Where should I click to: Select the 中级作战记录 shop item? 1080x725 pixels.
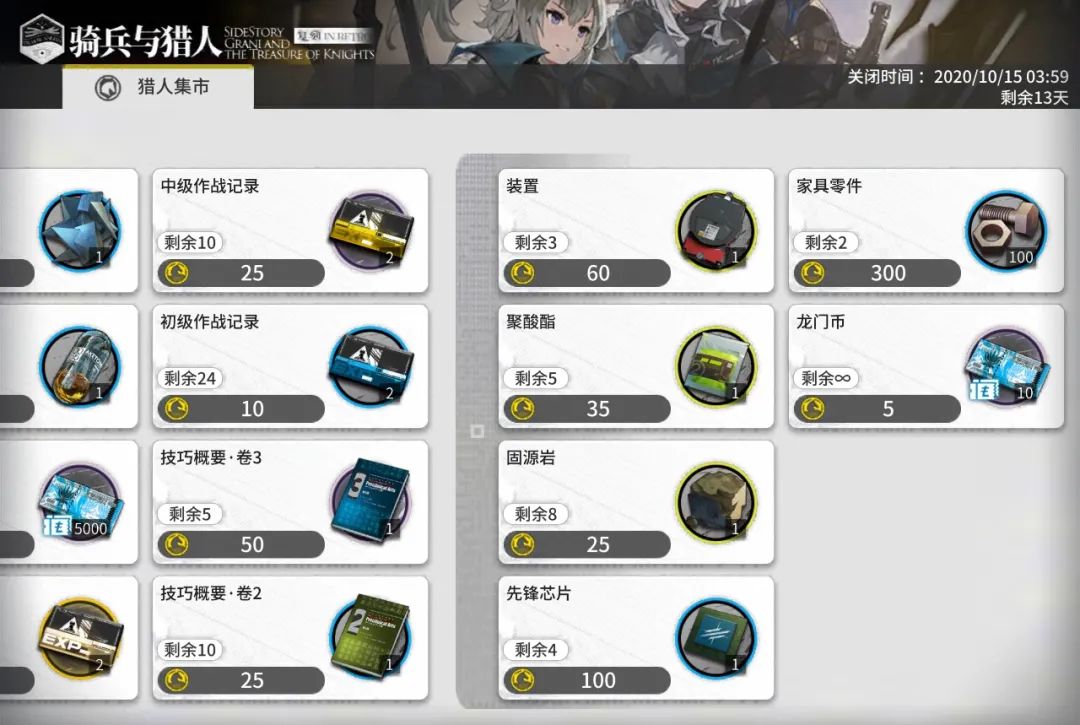[290, 231]
